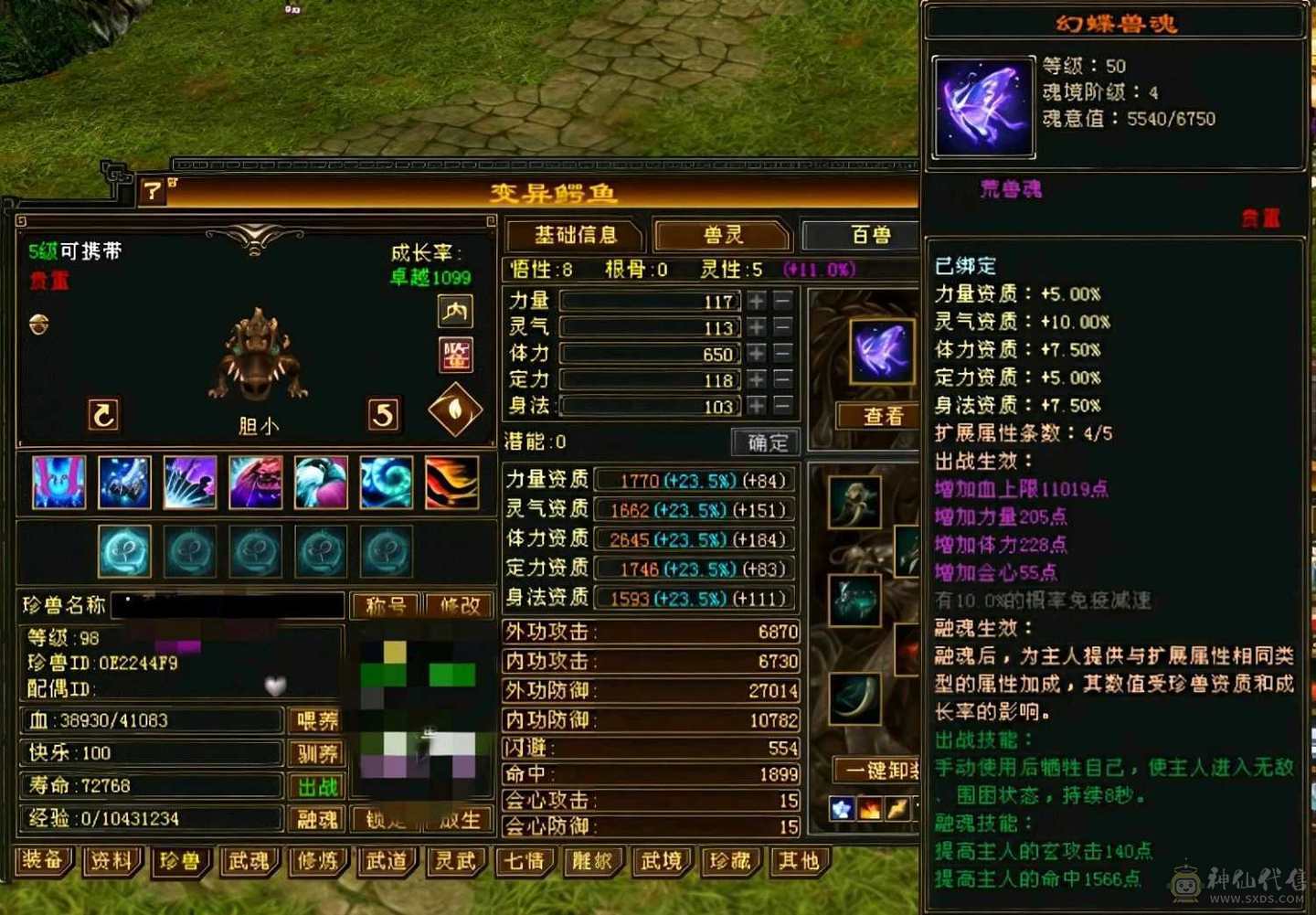1316x915 pixels.
Task: Increase 力量 using its plus stepper
Action: [x=756, y=302]
